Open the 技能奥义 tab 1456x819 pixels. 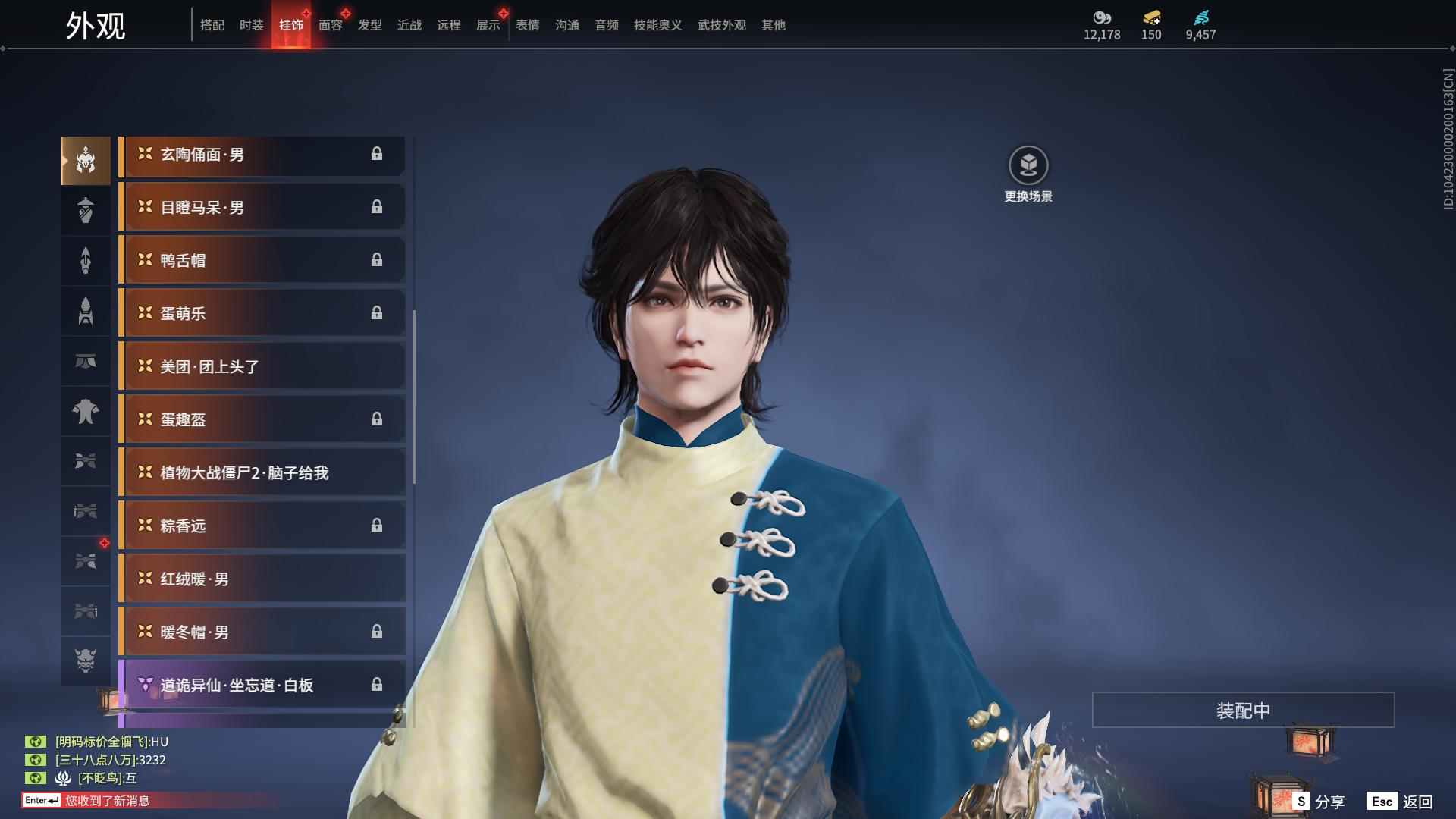point(657,25)
